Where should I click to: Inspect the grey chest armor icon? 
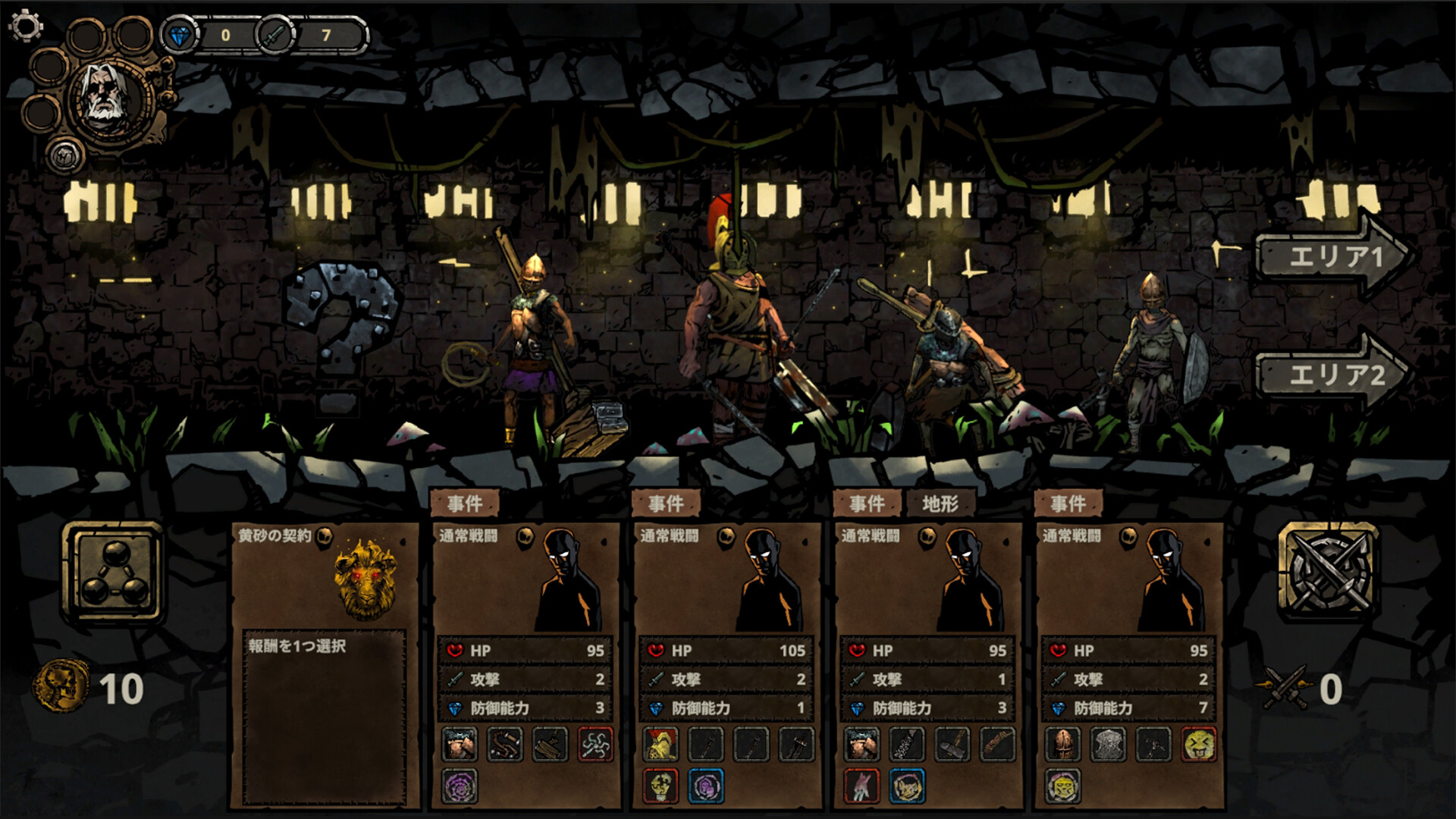[1108, 745]
